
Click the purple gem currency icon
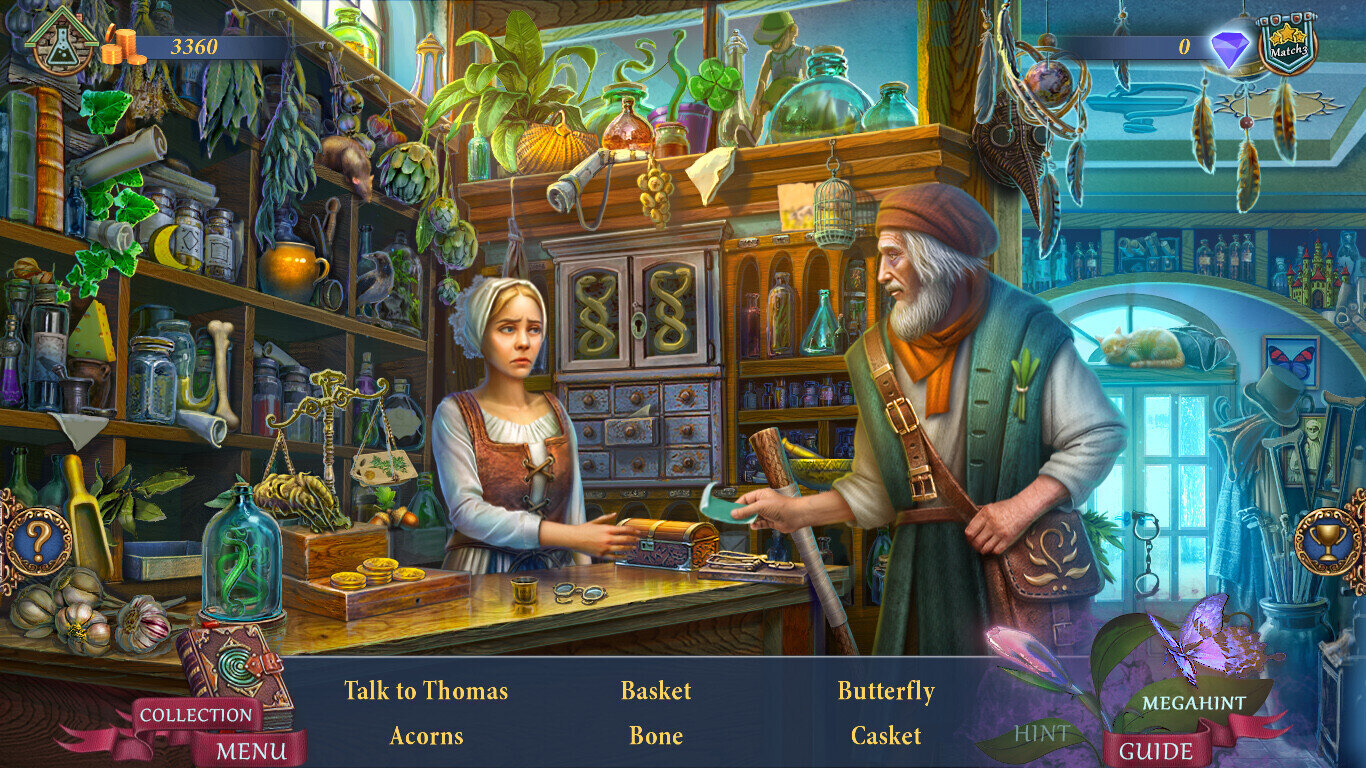tap(1228, 48)
